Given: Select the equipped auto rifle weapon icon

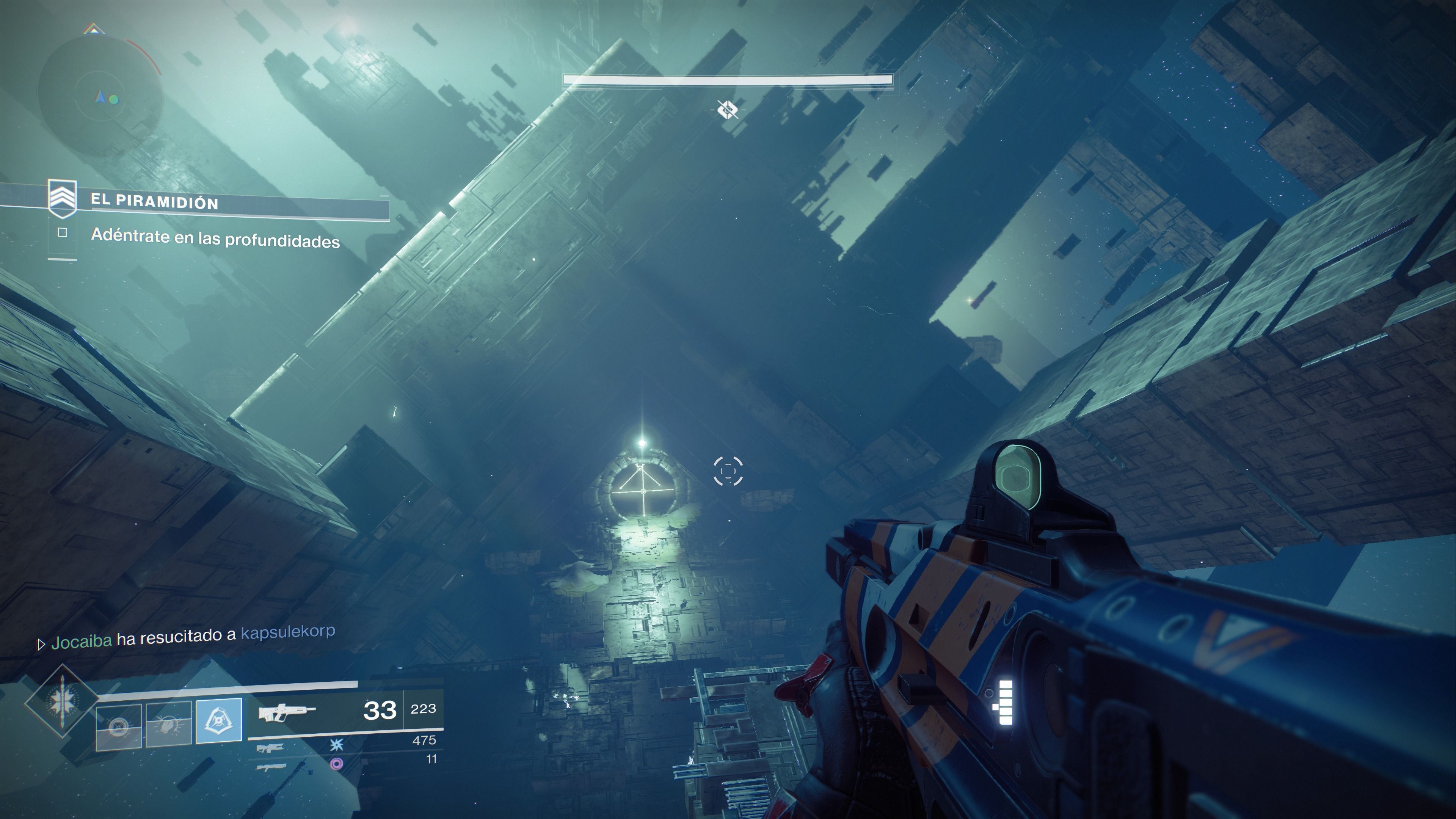Looking at the screenshot, I should 286,712.
